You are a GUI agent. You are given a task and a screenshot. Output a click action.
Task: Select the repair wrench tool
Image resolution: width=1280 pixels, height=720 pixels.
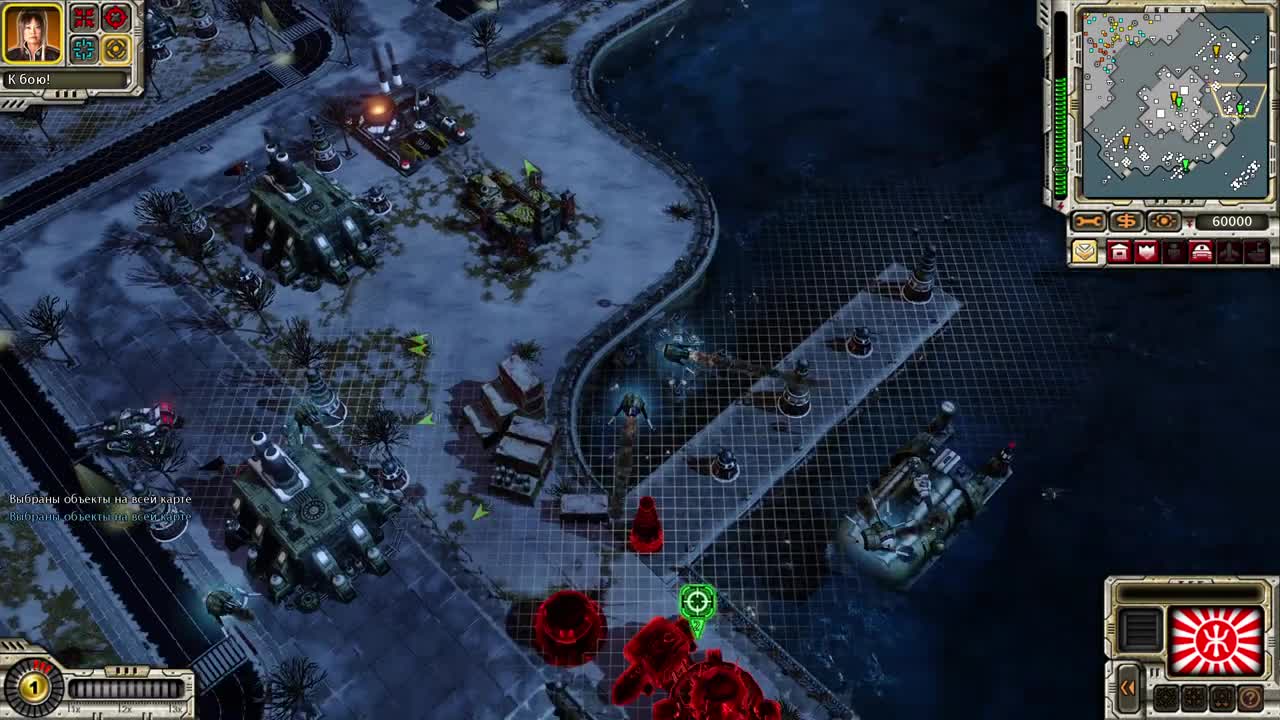click(1088, 220)
